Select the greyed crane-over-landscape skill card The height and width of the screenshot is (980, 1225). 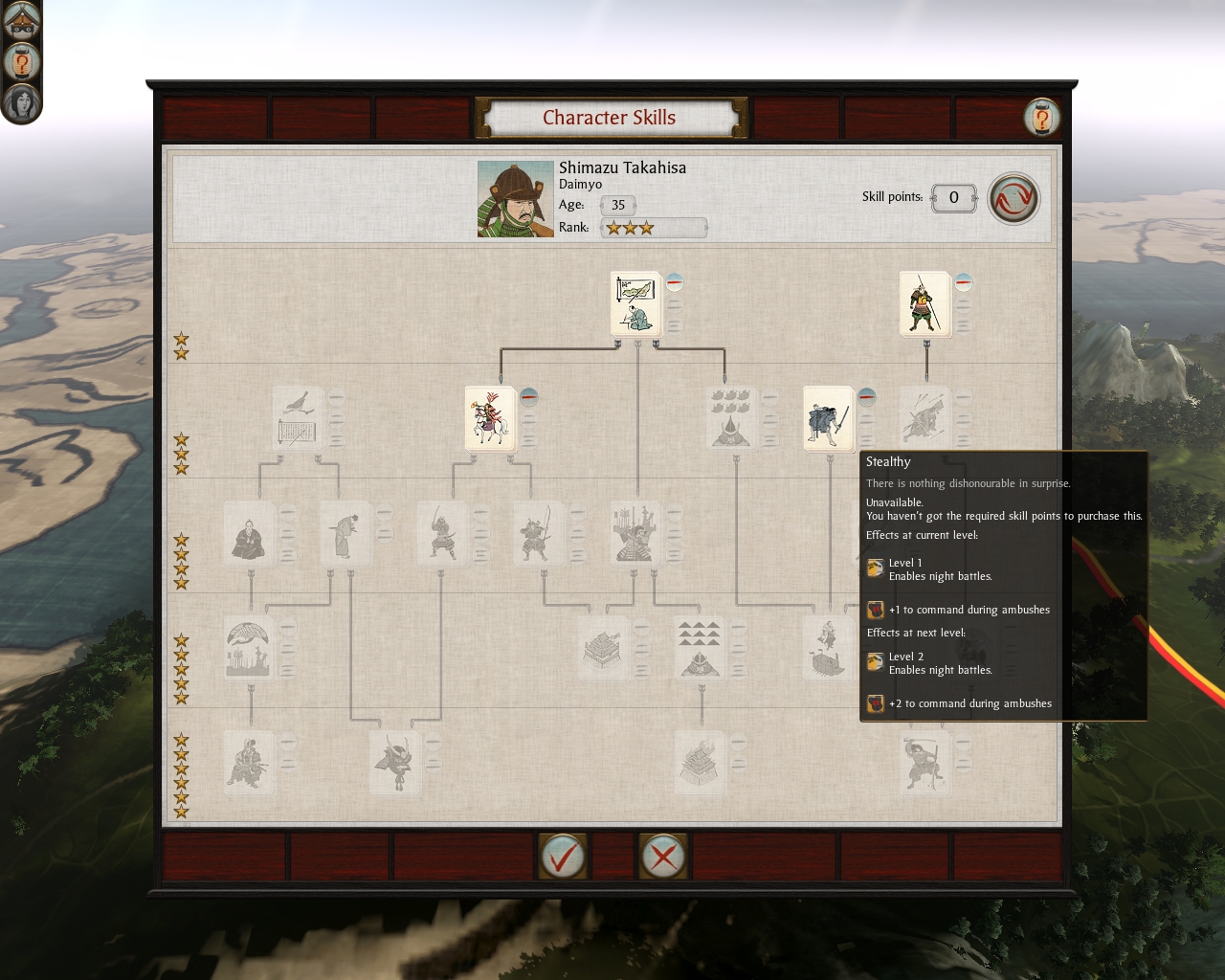(x=249, y=648)
